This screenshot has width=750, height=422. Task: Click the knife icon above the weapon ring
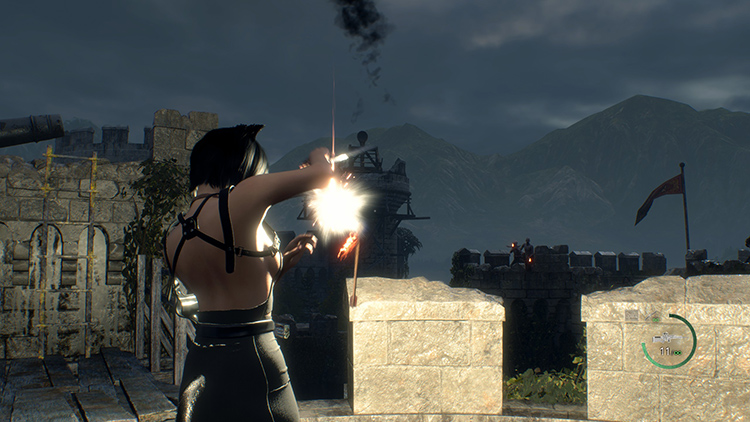(651, 315)
